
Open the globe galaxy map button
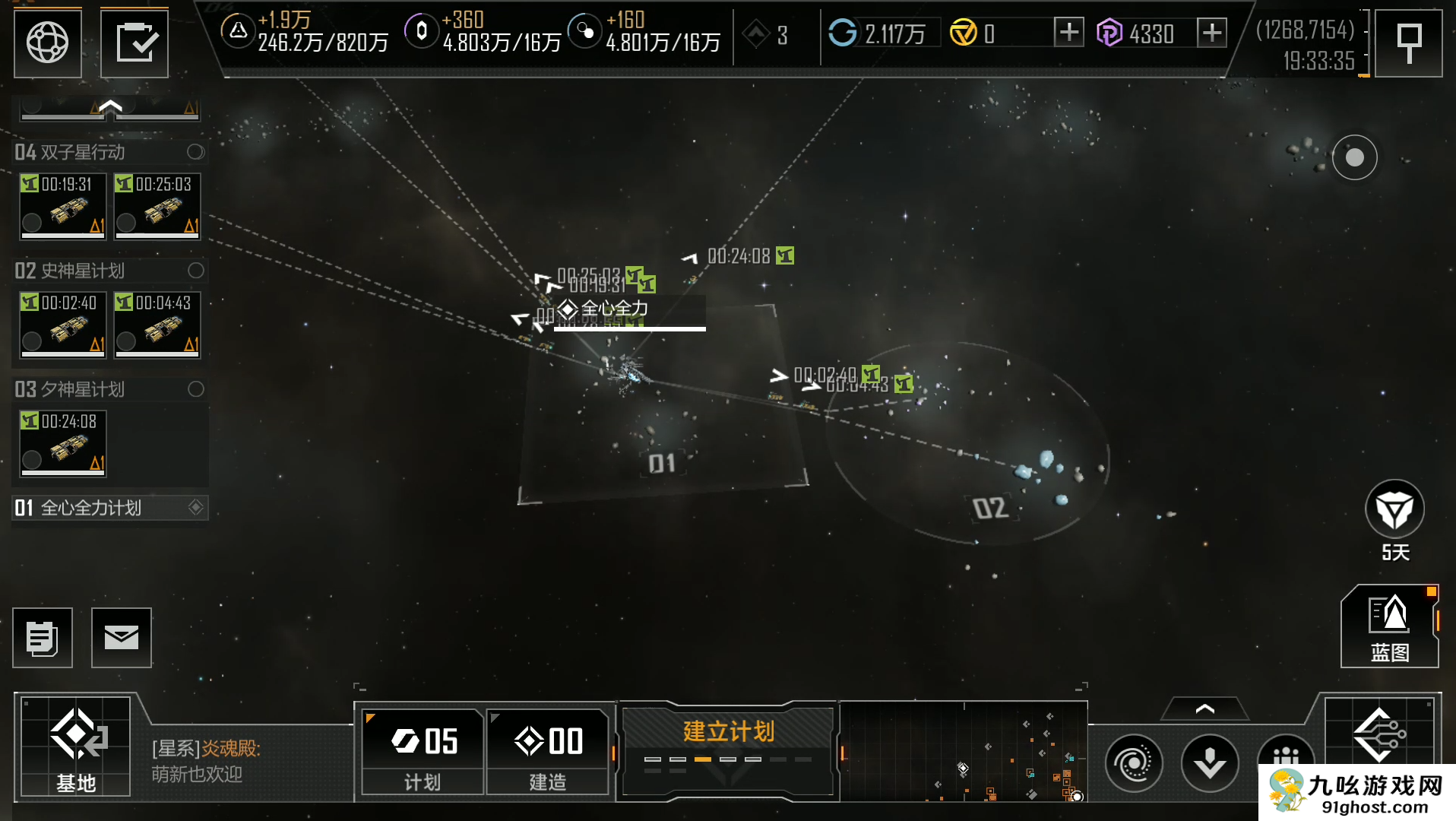(x=47, y=43)
